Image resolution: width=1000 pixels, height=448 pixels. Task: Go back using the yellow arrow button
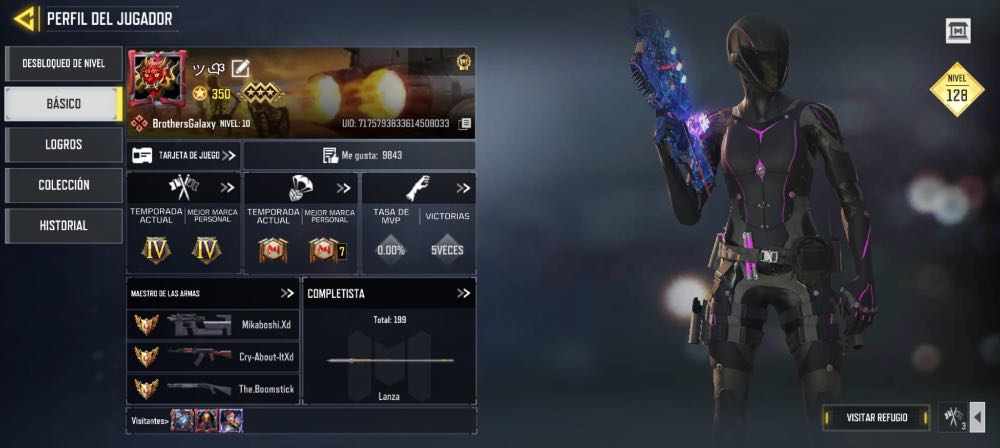(26, 18)
